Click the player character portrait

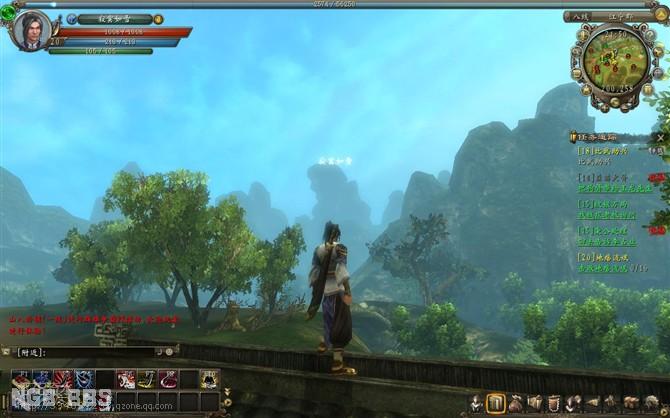(30, 29)
